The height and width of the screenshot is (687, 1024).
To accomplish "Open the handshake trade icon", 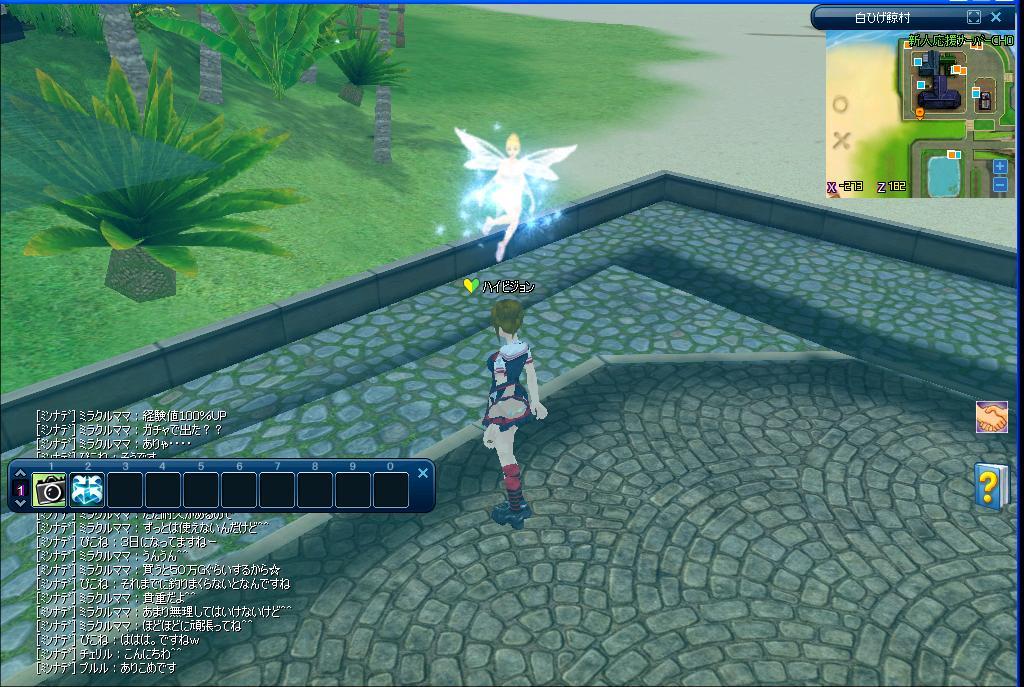I will pos(991,418).
